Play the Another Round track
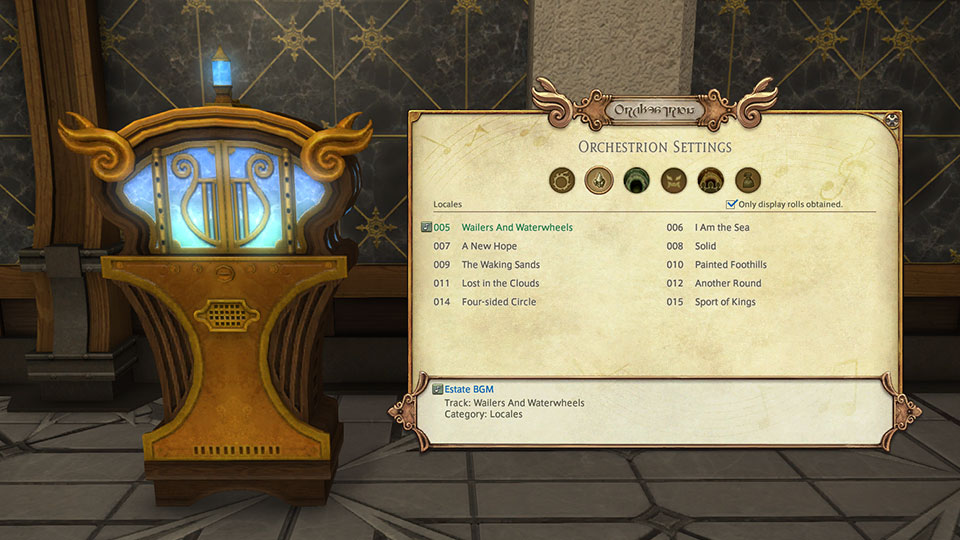Viewport: 960px width, 540px height. pos(727,284)
